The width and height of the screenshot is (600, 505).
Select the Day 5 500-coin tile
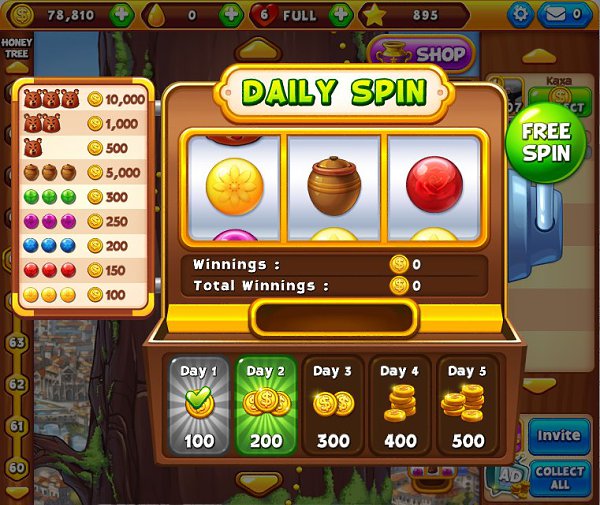point(467,404)
